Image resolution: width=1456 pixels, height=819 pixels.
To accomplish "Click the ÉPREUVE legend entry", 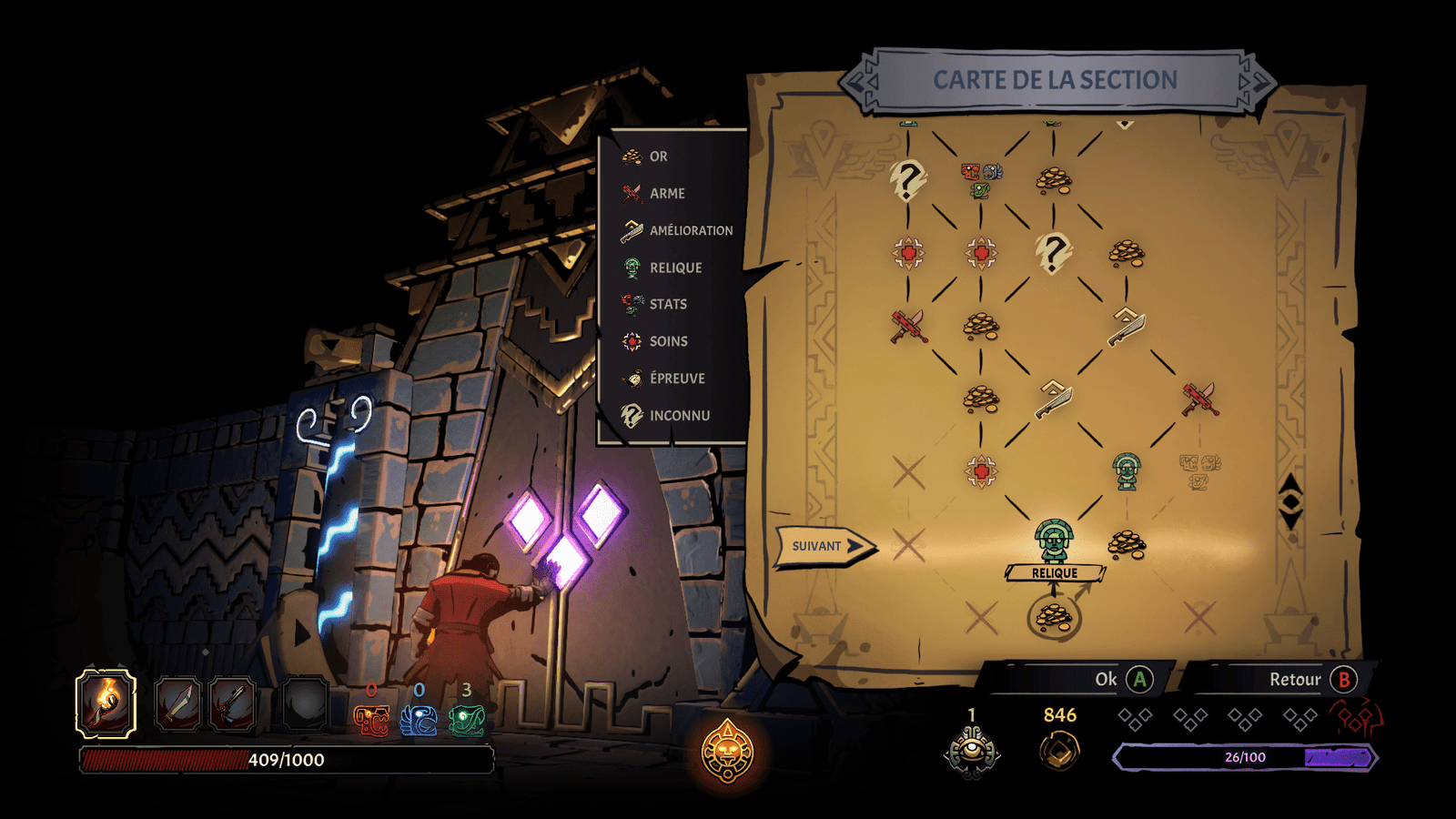I will [x=676, y=379].
